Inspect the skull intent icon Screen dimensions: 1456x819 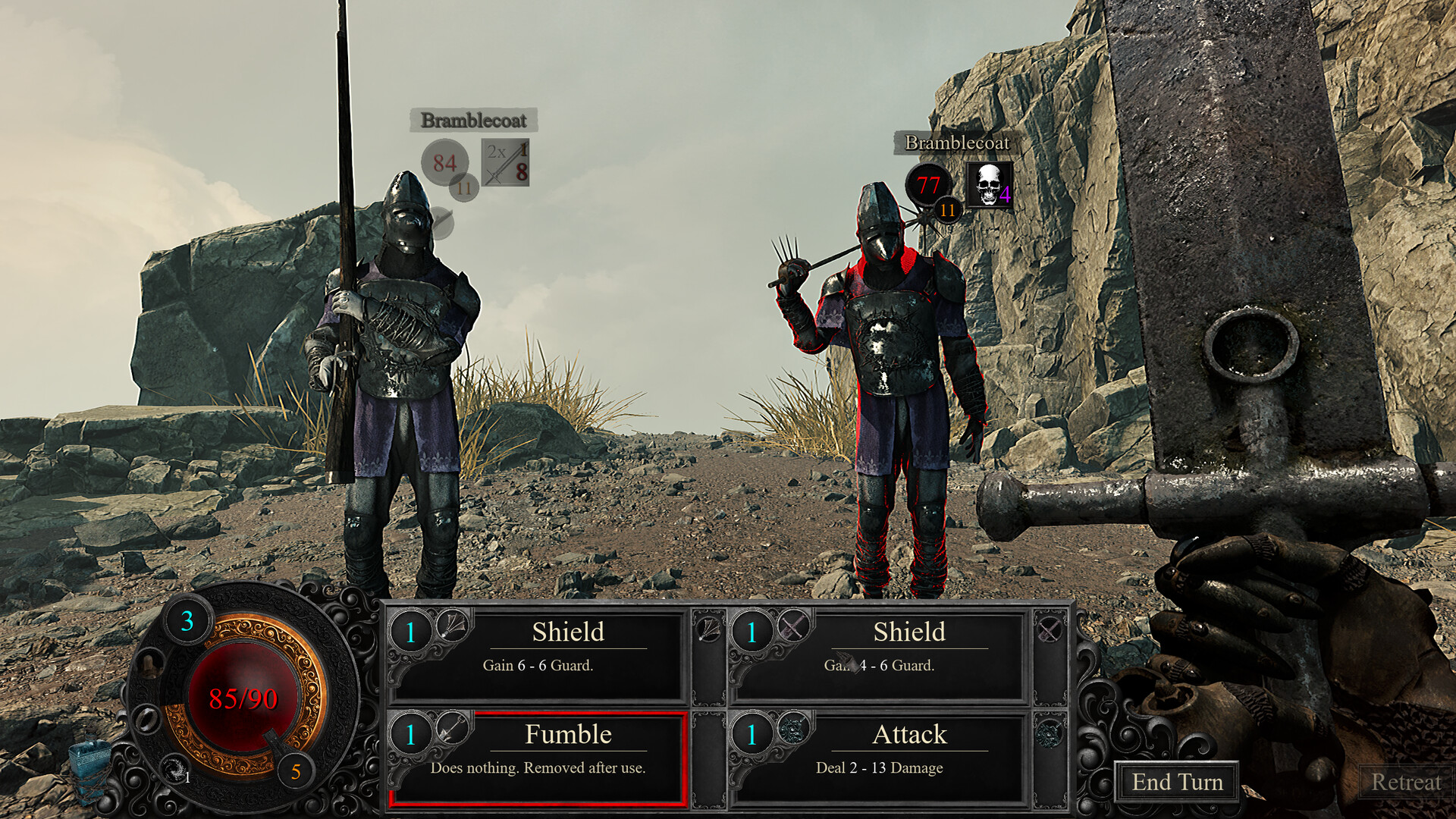coord(989,184)
